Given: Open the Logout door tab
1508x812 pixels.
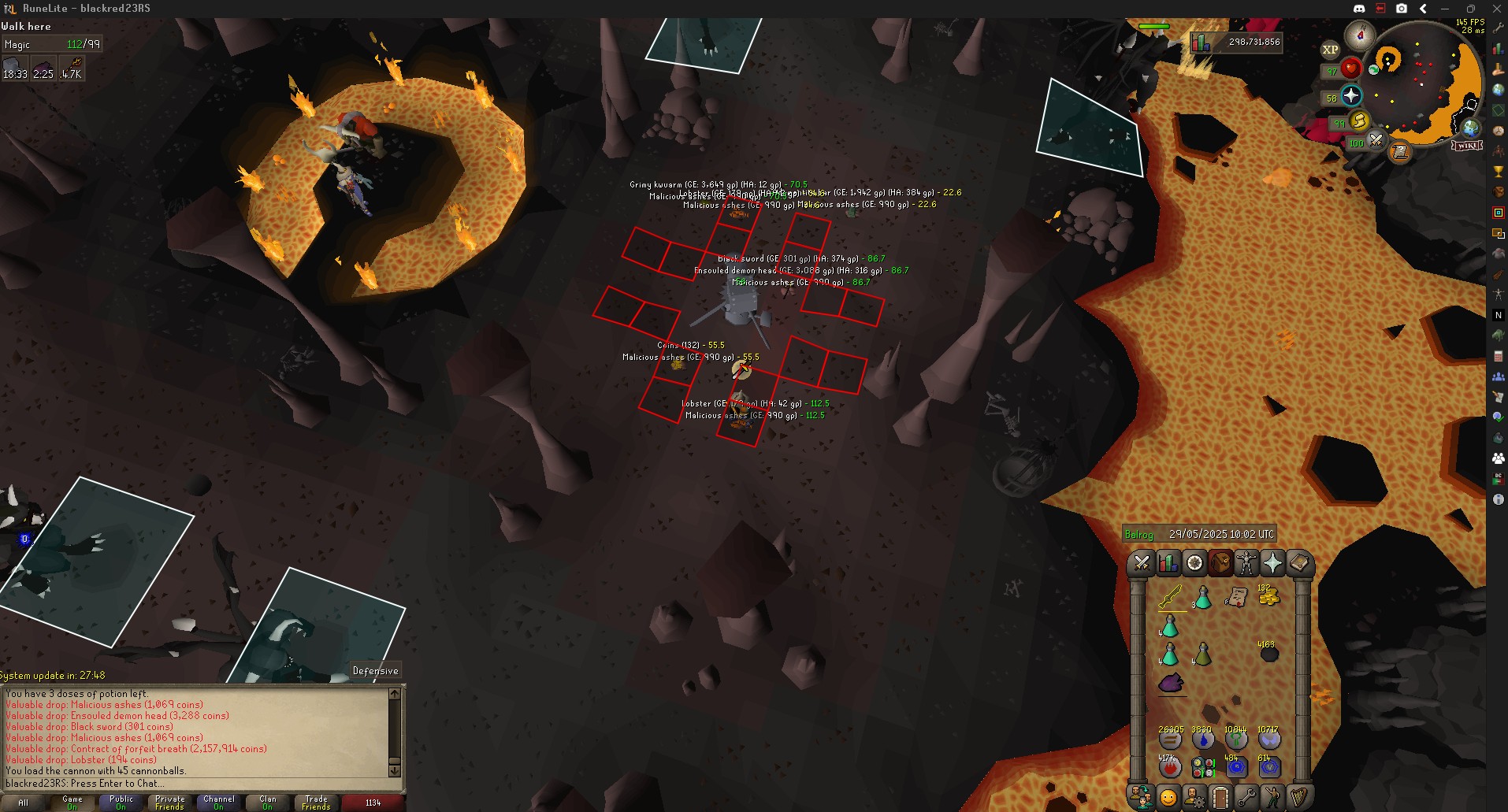Looking at the screenshot, I should point(1220,797).
